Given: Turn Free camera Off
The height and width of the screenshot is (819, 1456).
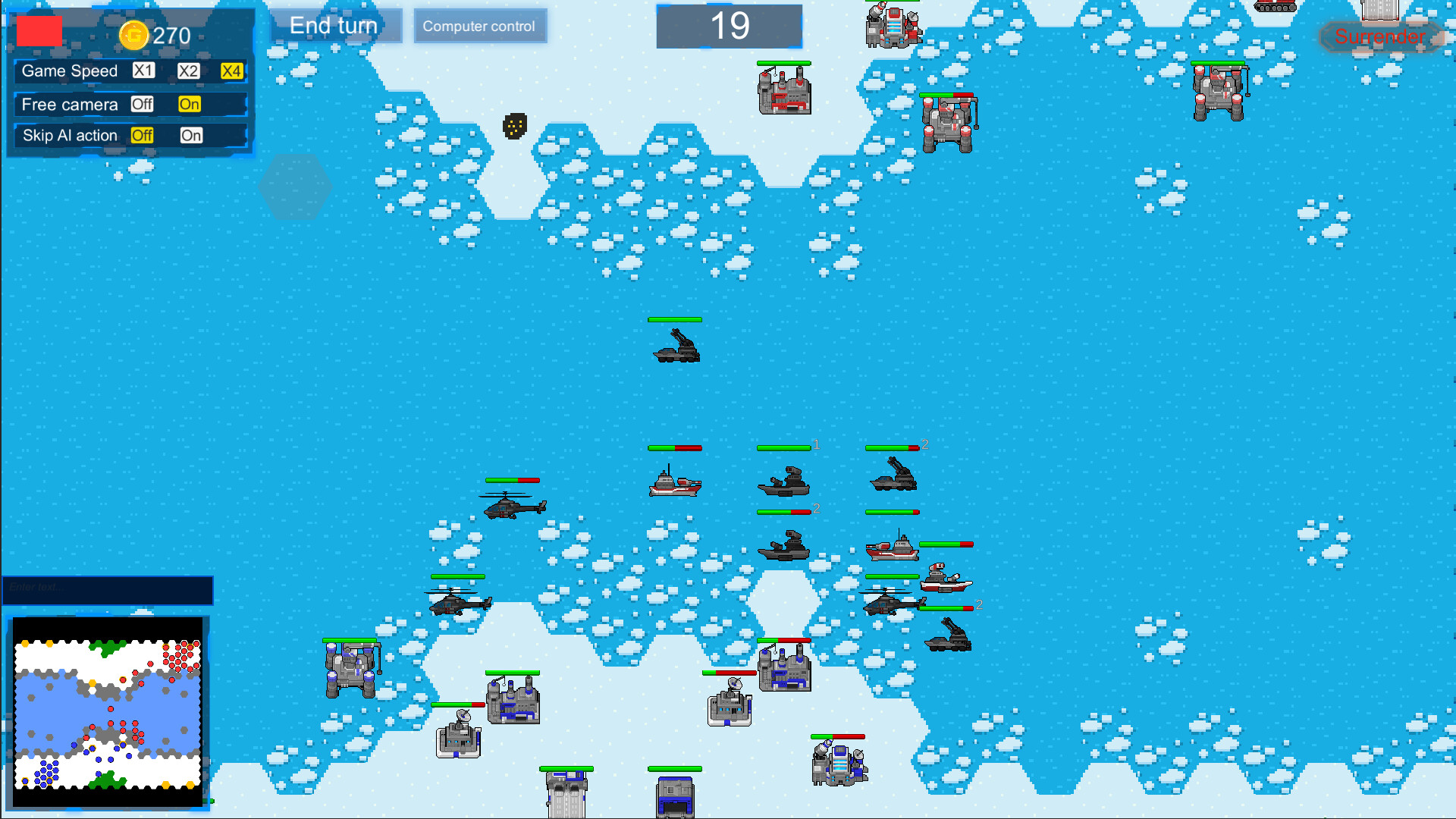Looking at the screenshot, I should (143, 105).
